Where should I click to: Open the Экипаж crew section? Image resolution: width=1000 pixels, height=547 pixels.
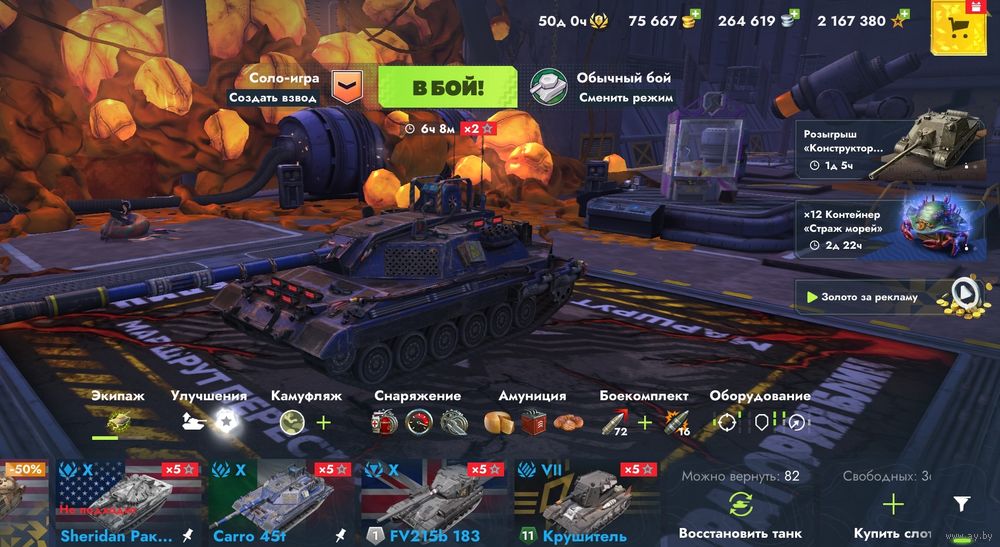click(x=118, y=421)
